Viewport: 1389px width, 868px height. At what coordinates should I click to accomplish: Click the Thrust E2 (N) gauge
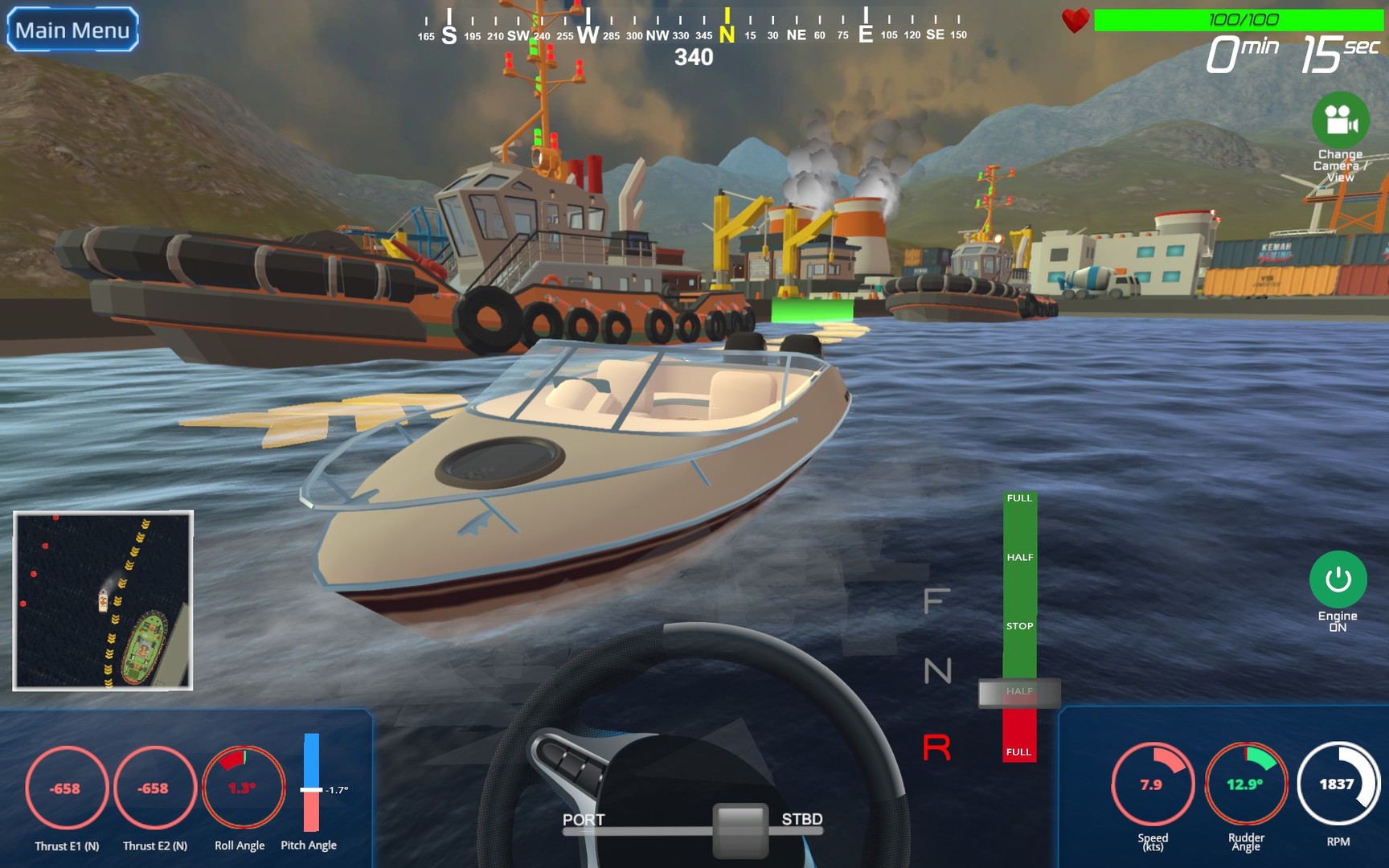click(x=154, y=790)
